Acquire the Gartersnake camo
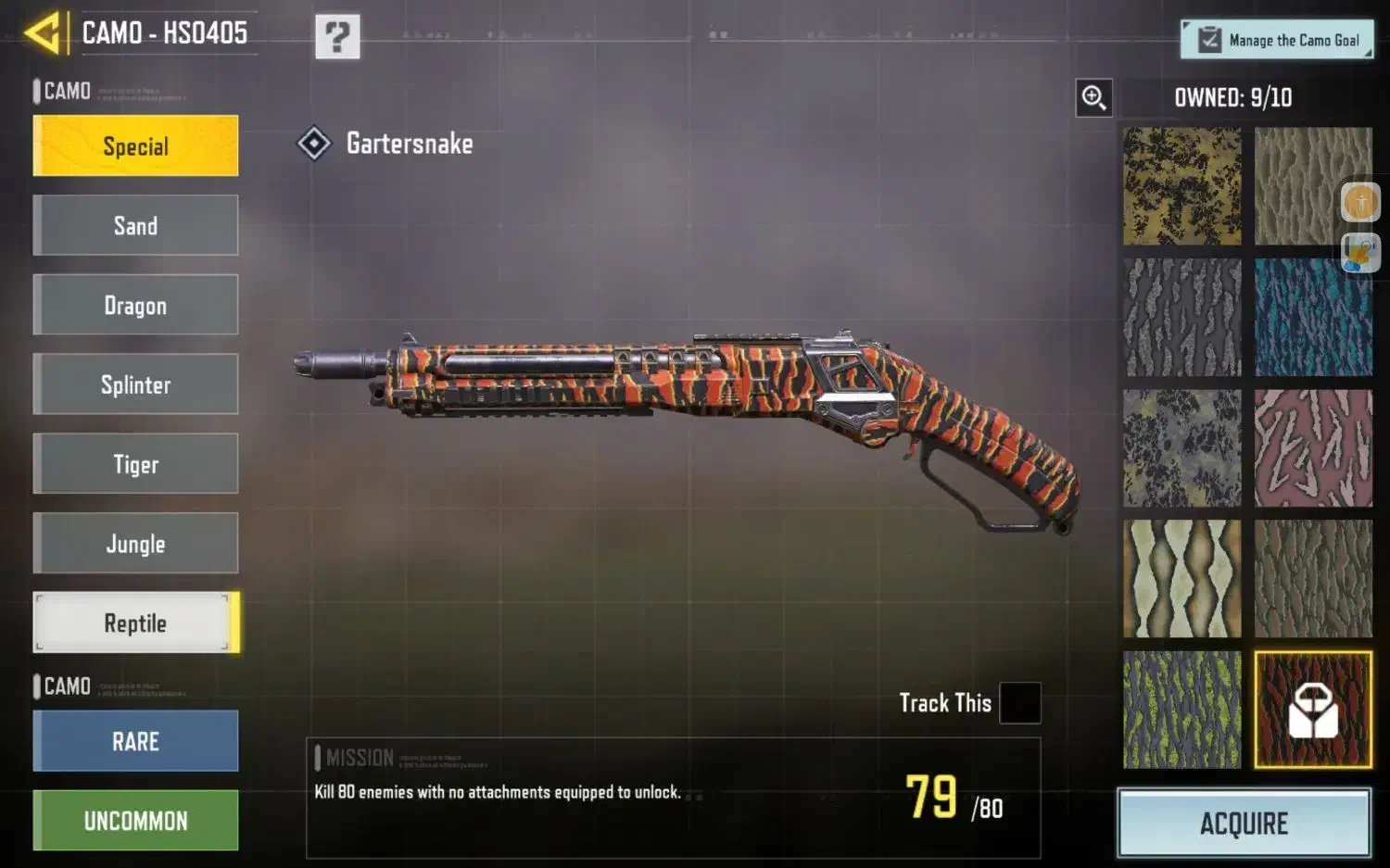 point(1244,823)
